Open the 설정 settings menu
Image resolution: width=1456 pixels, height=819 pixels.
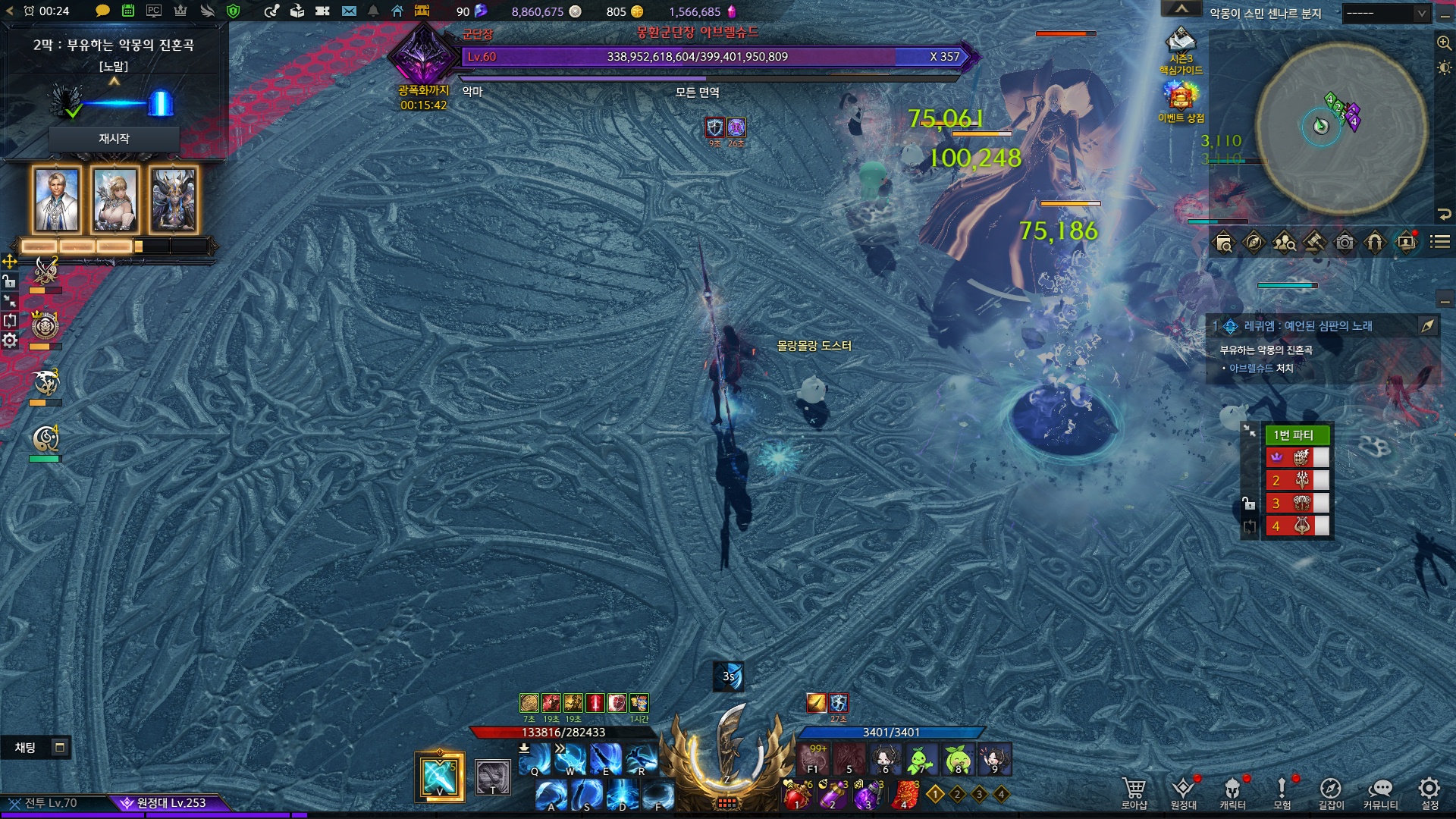pos(1429,792)
